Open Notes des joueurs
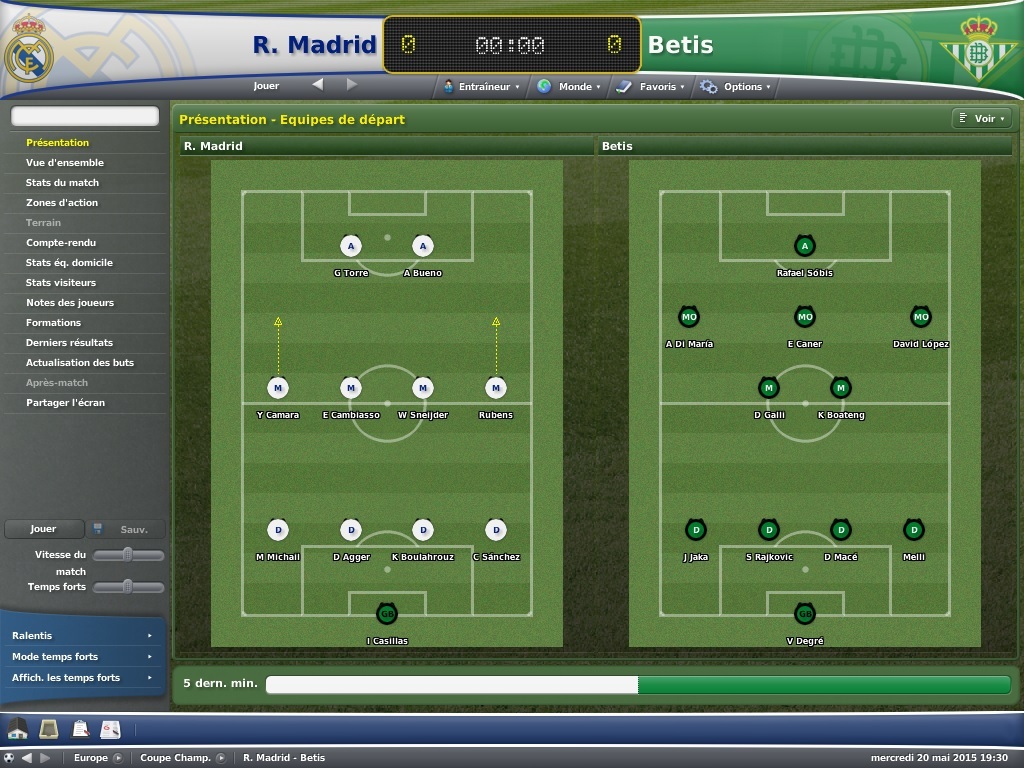Image resolution: width=1024 pixels, height=768 pixels. (x=70, y=303)
